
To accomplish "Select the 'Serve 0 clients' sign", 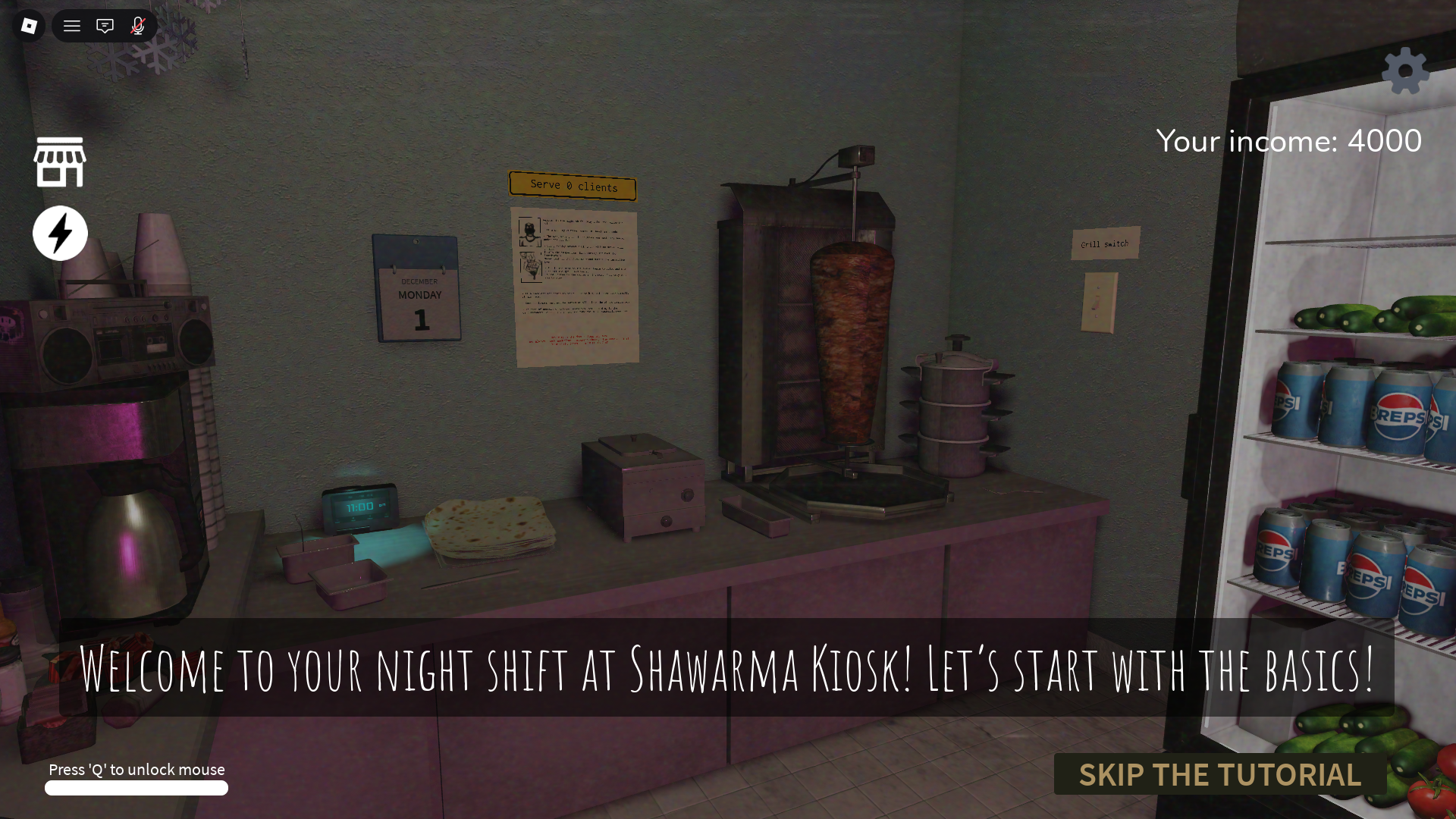I will [573, 186].
